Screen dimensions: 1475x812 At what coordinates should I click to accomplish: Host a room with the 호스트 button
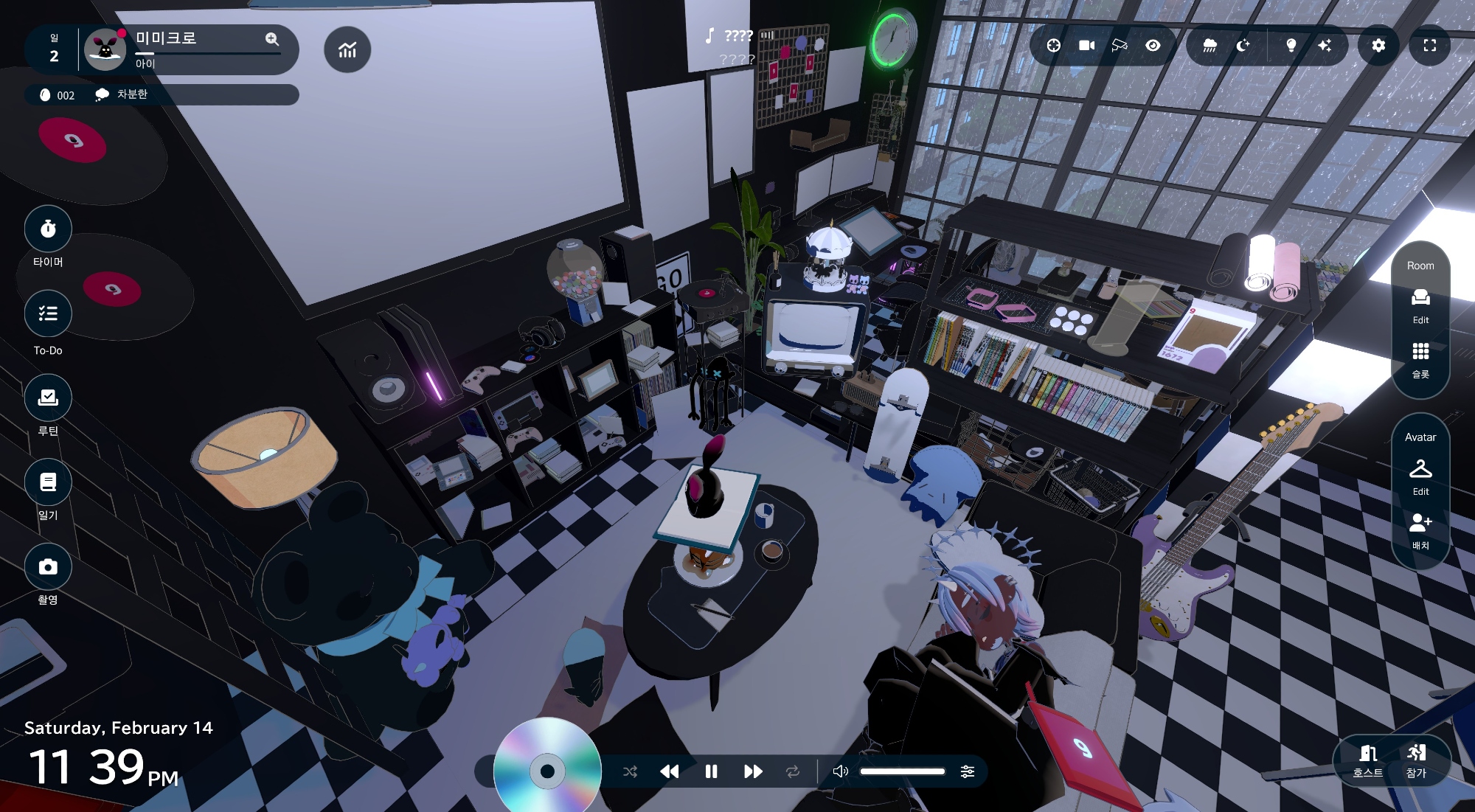[x=1367, y=760]
